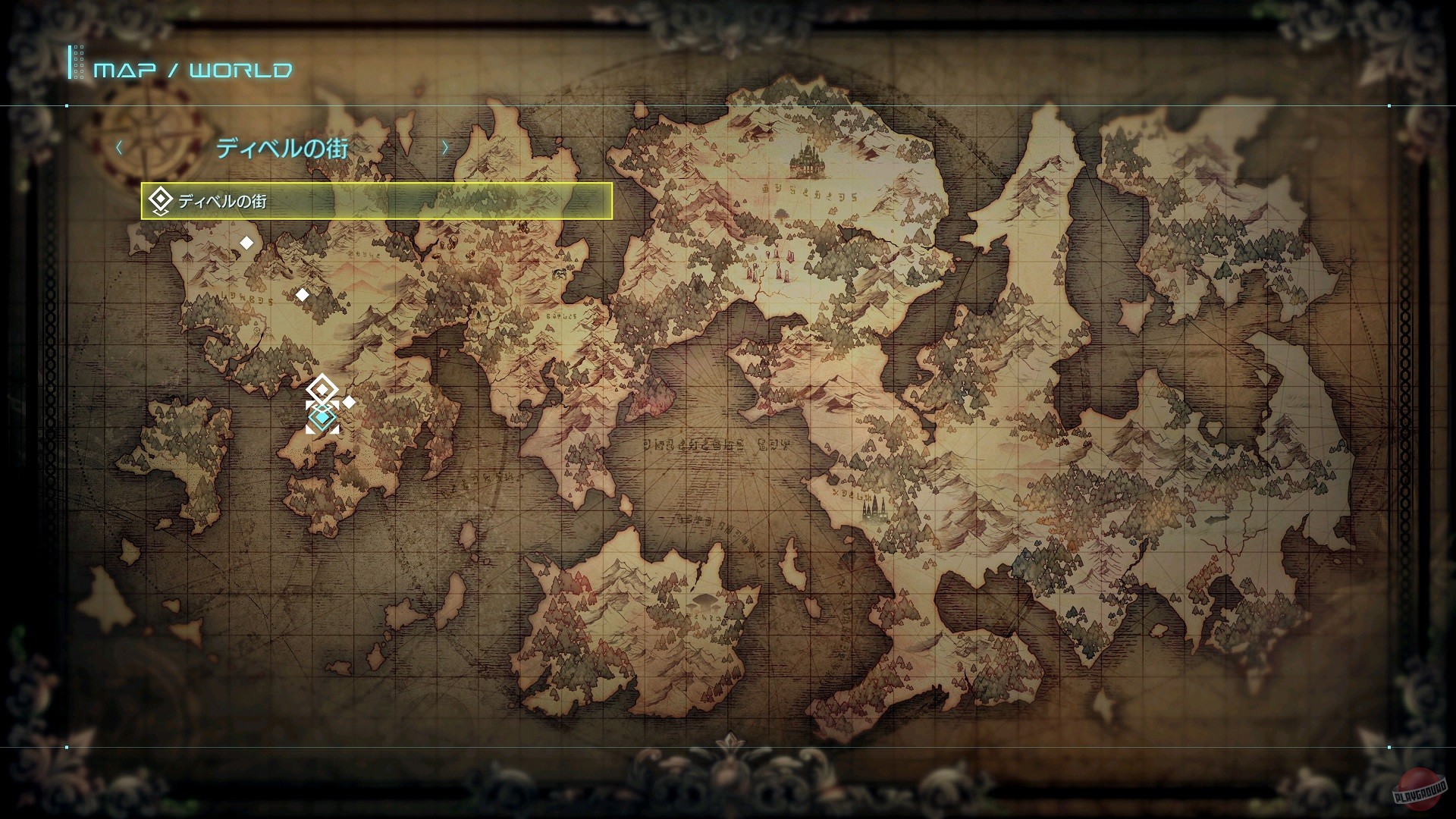Click the large white destination diamond marker
The height and width of the screenshot is (819, 1456).
pyautogui.click(x=322, y=388)
